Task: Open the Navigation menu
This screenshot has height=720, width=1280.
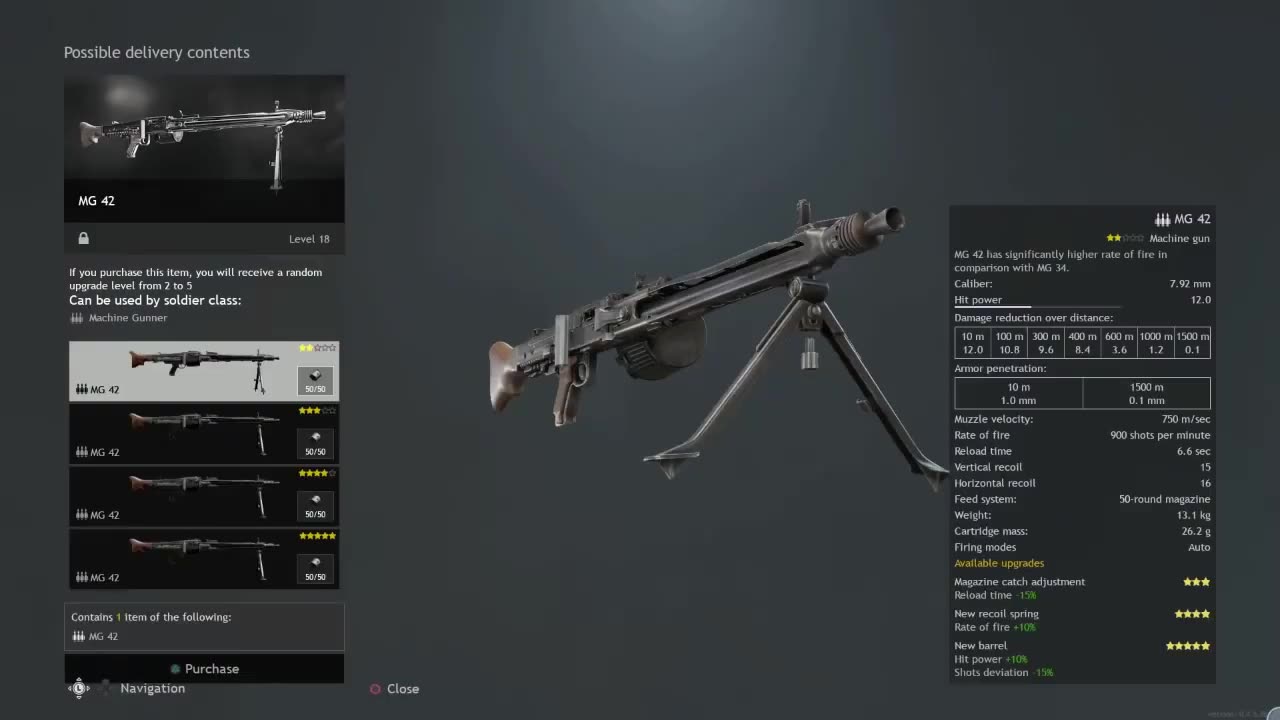Action: 152,688
